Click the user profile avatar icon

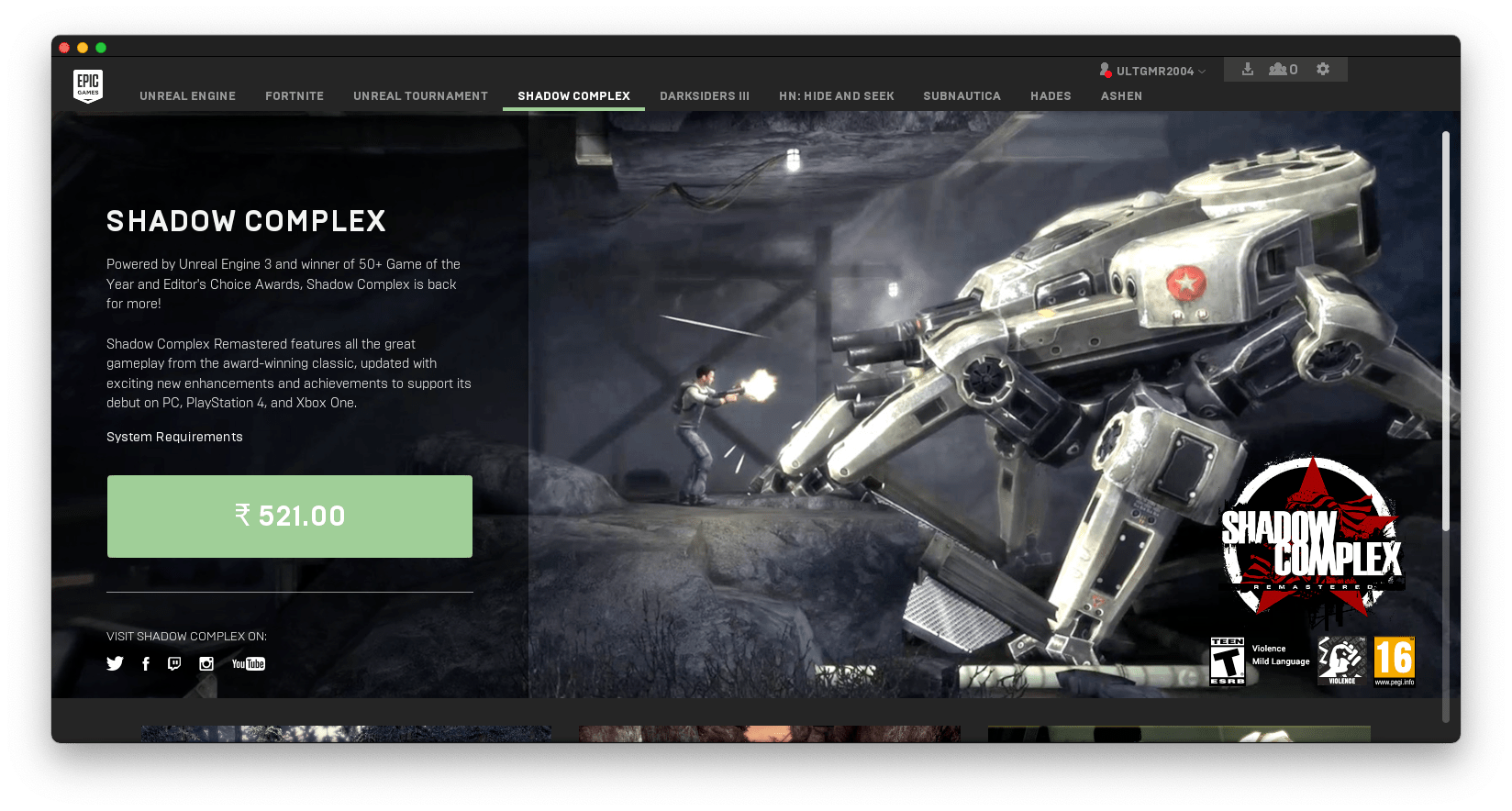(x=1105, y=69)
